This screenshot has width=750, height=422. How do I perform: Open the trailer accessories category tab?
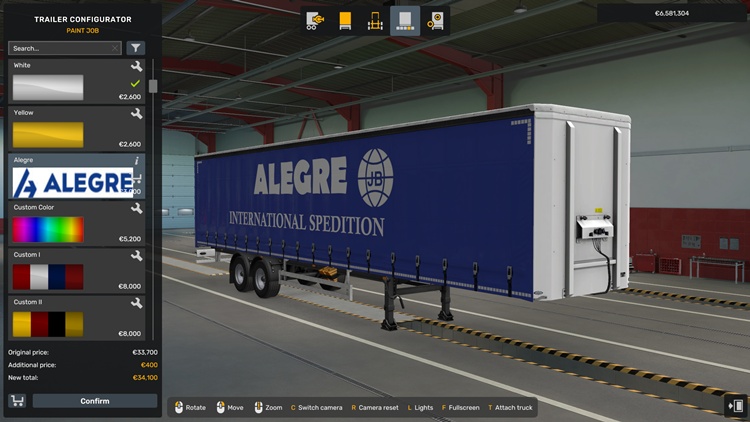click(x=435, y=20)
